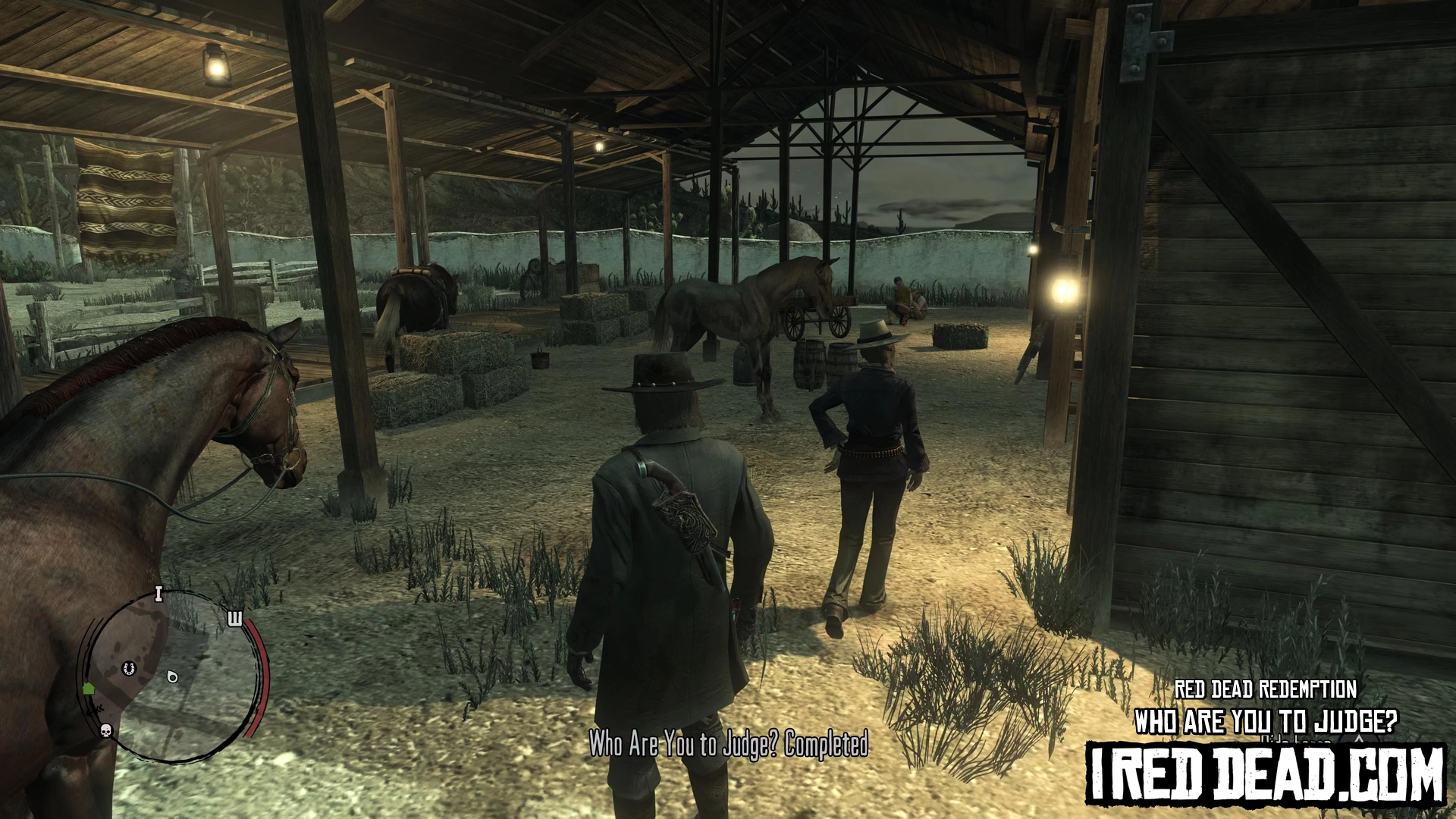Click the skull marker on the minimap edge
Image resolution: width=1456 pixels, height=819 pixels.
point(106,730)
